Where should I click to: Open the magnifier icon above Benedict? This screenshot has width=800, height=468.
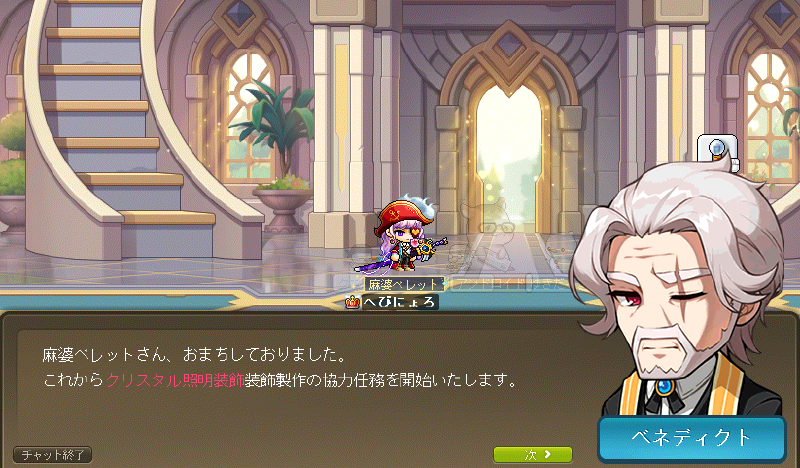click(720, 150)
